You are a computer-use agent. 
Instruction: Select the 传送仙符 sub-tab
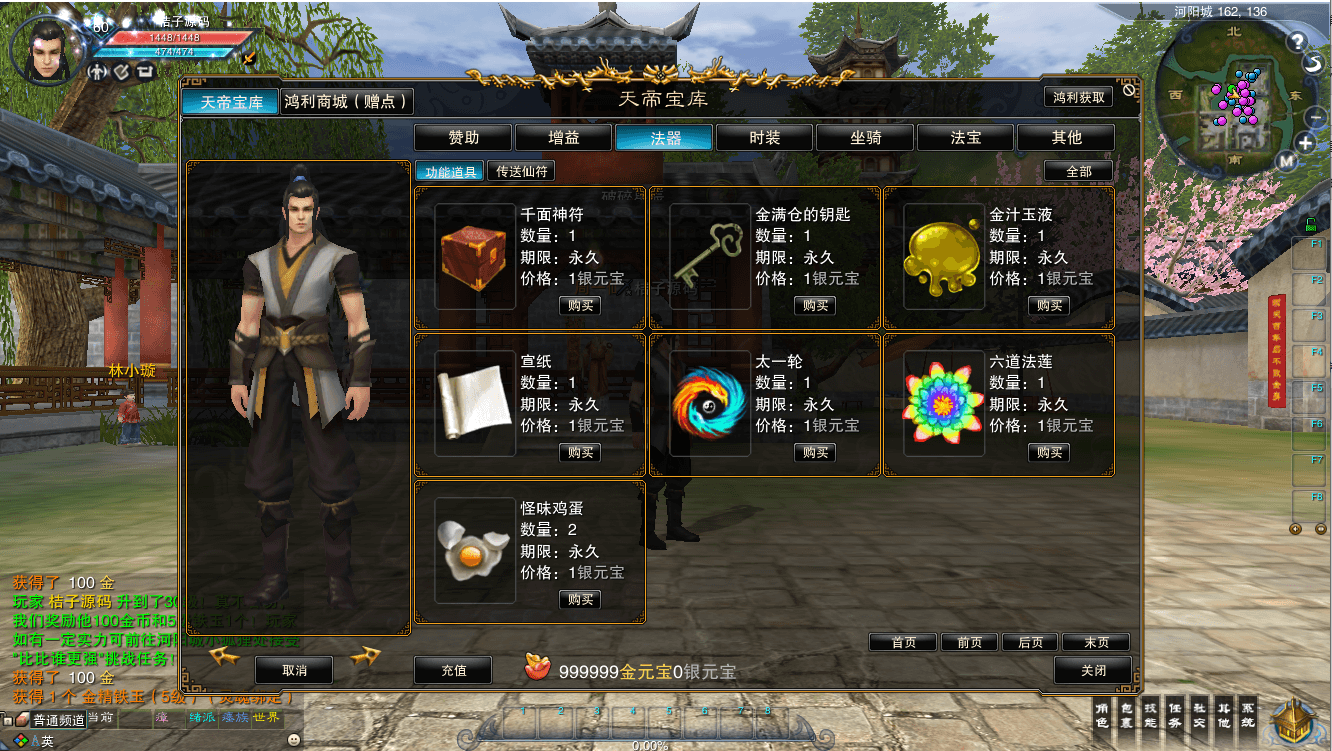click(522, 171)
